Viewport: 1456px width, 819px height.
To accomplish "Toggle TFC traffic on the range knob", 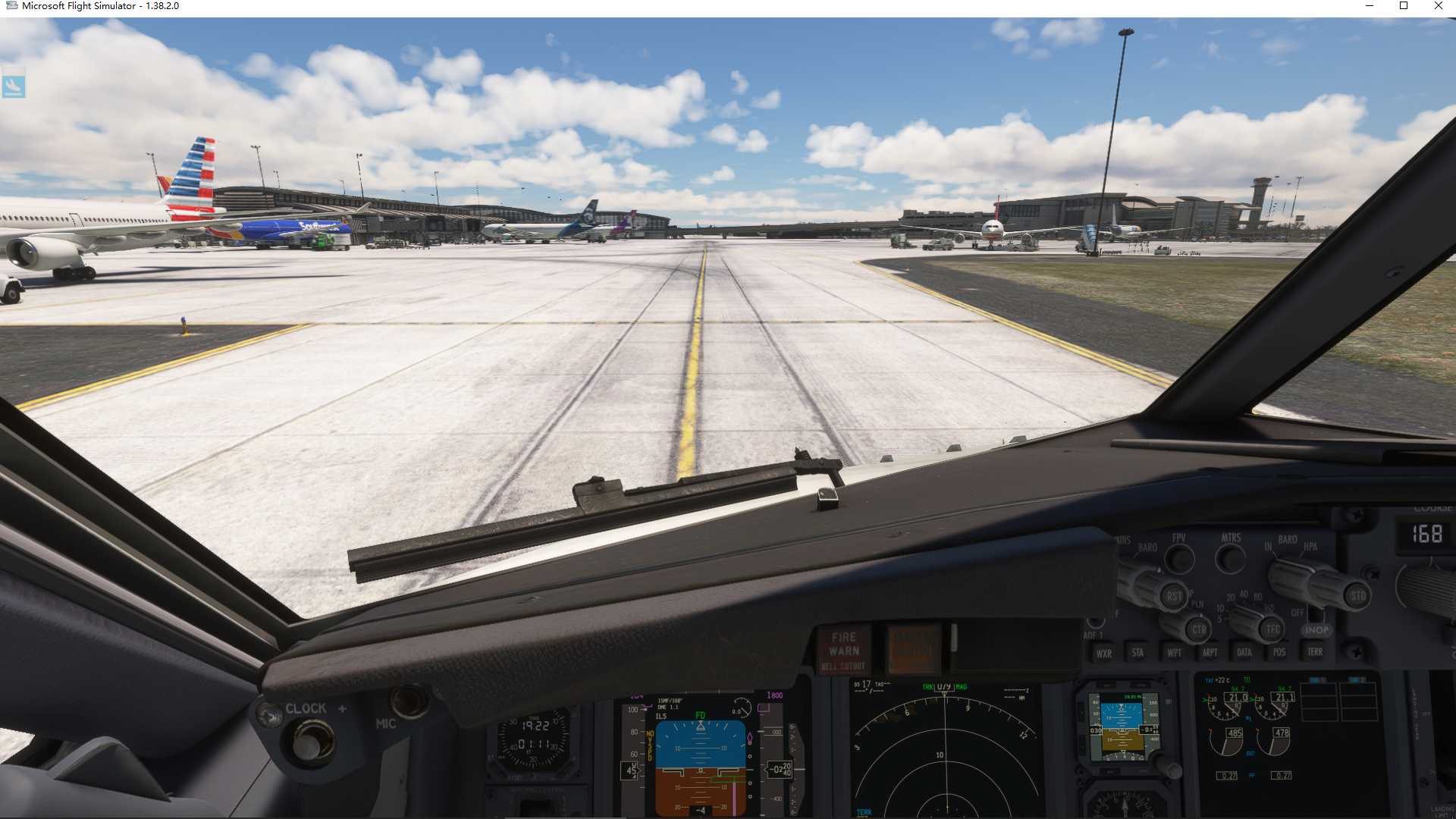I will pos(1272,629).
